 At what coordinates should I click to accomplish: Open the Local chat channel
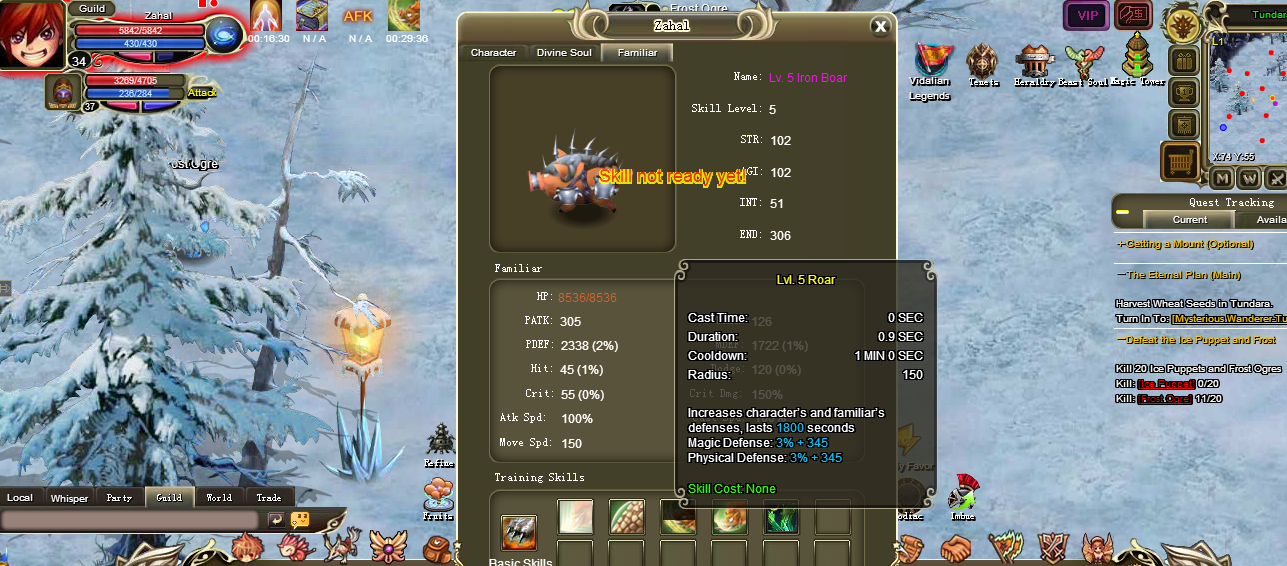pyautogui.click(x=20, y=498)
